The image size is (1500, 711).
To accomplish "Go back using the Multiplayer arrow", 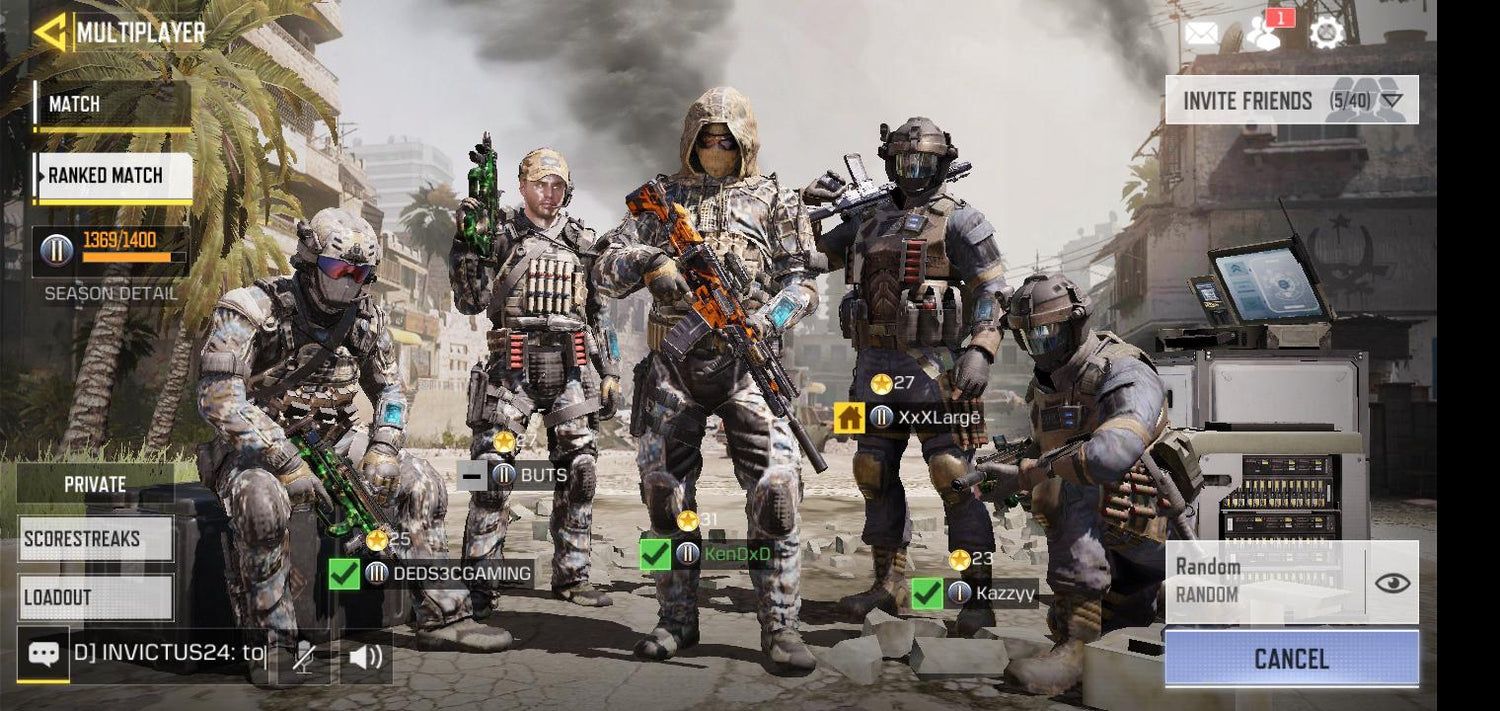I will 49,32.
